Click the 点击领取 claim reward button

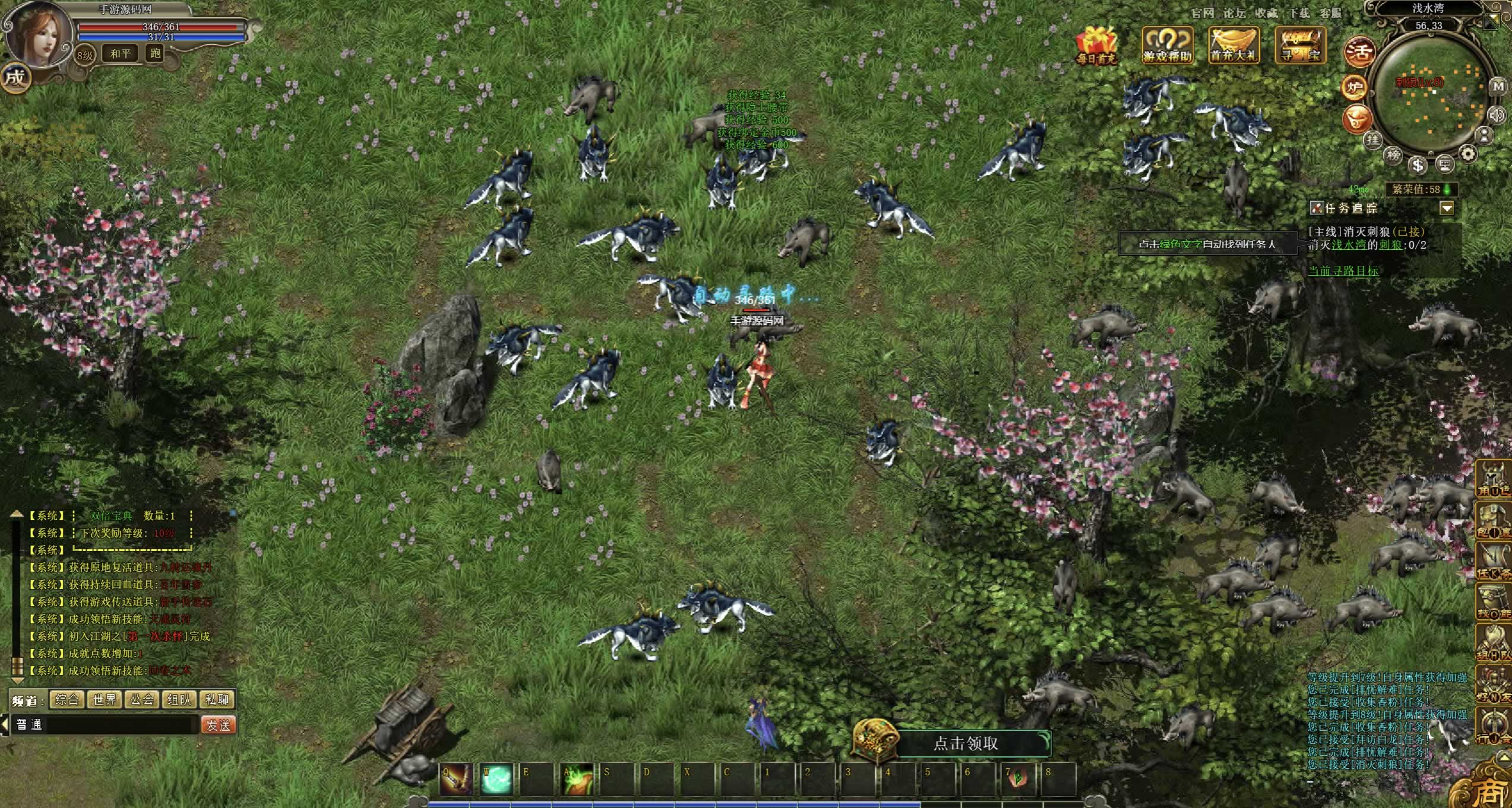point(966,743)
